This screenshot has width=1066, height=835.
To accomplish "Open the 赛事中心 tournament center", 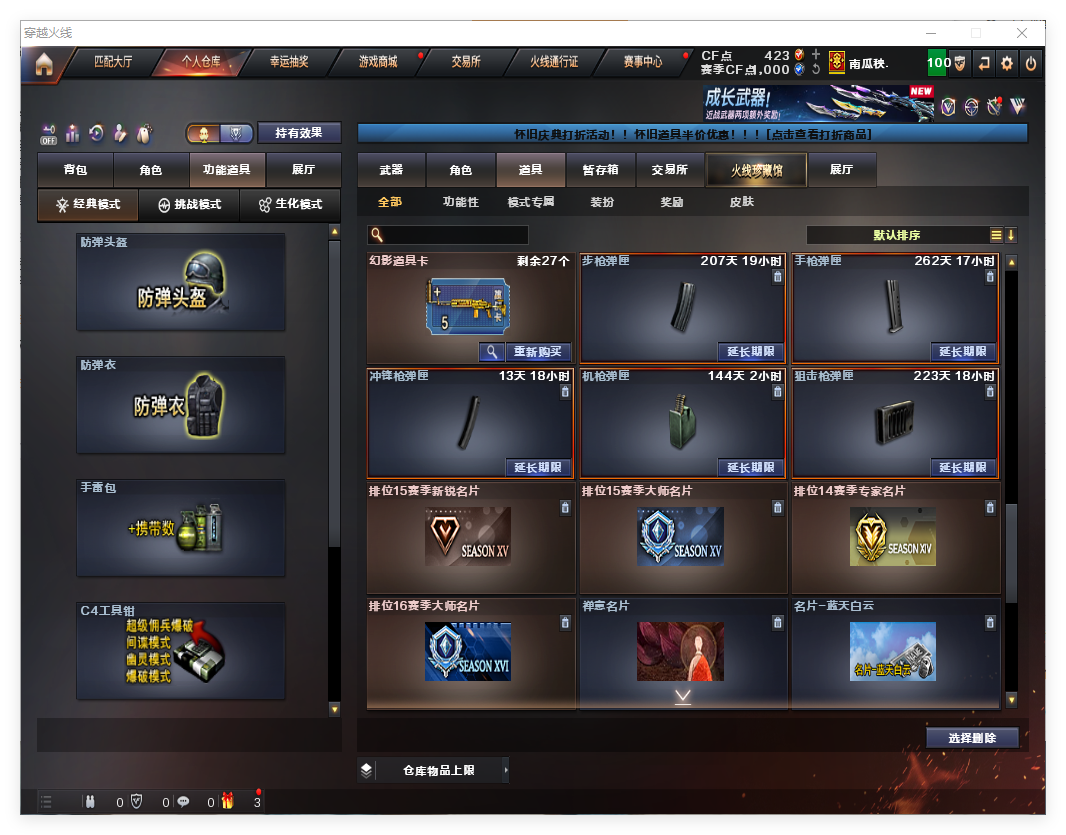I will 643,62.
